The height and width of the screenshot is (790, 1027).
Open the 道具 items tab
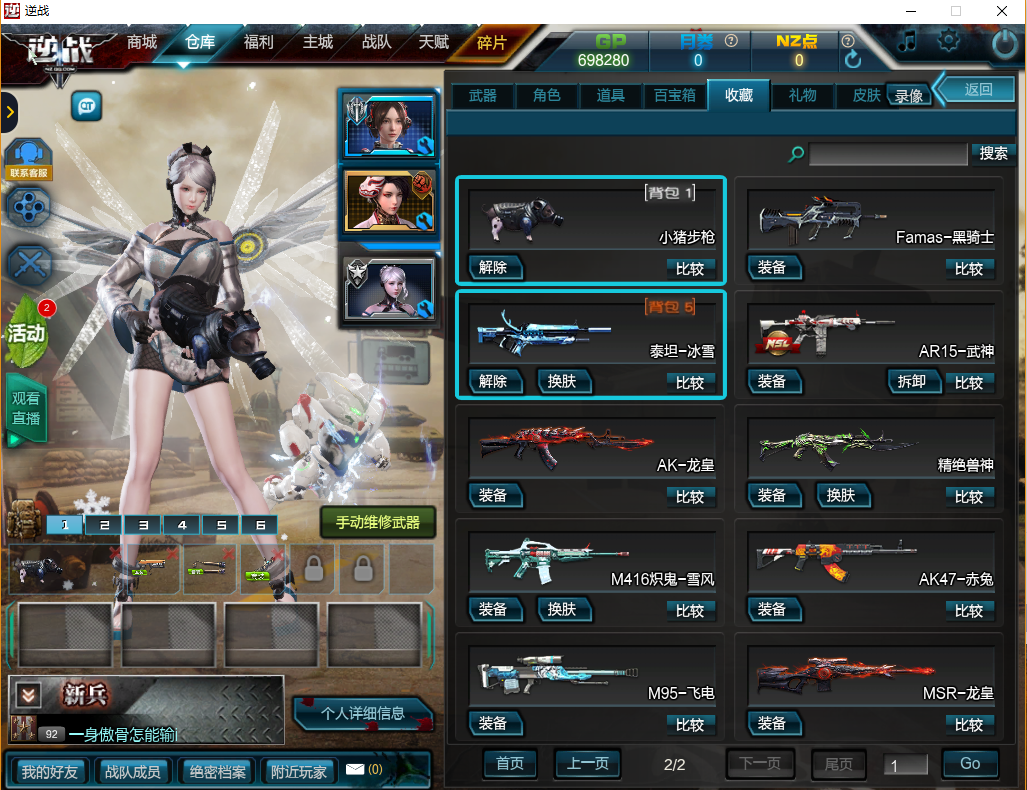(x=611, y=95)
